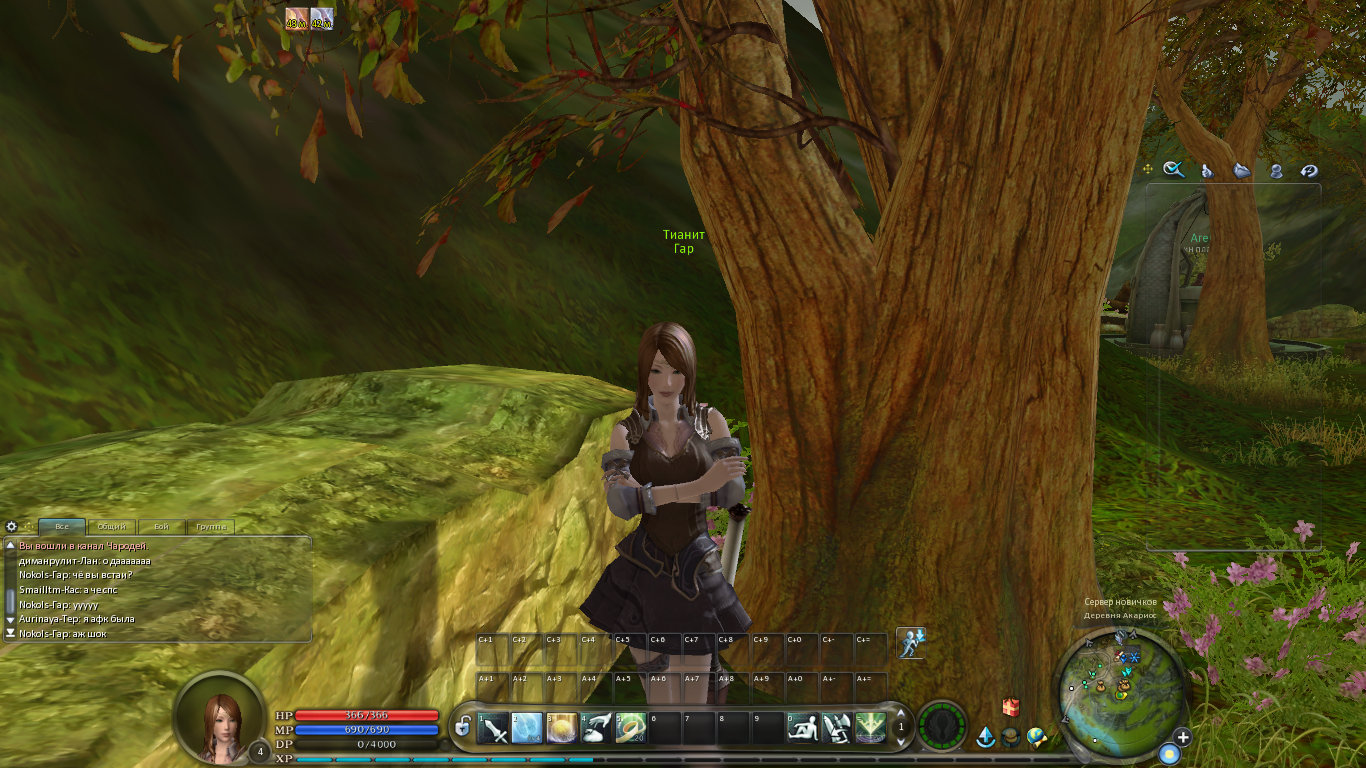1366x768 pixels.
Task: Show the Все chat tab
Action: pos(62,526)
